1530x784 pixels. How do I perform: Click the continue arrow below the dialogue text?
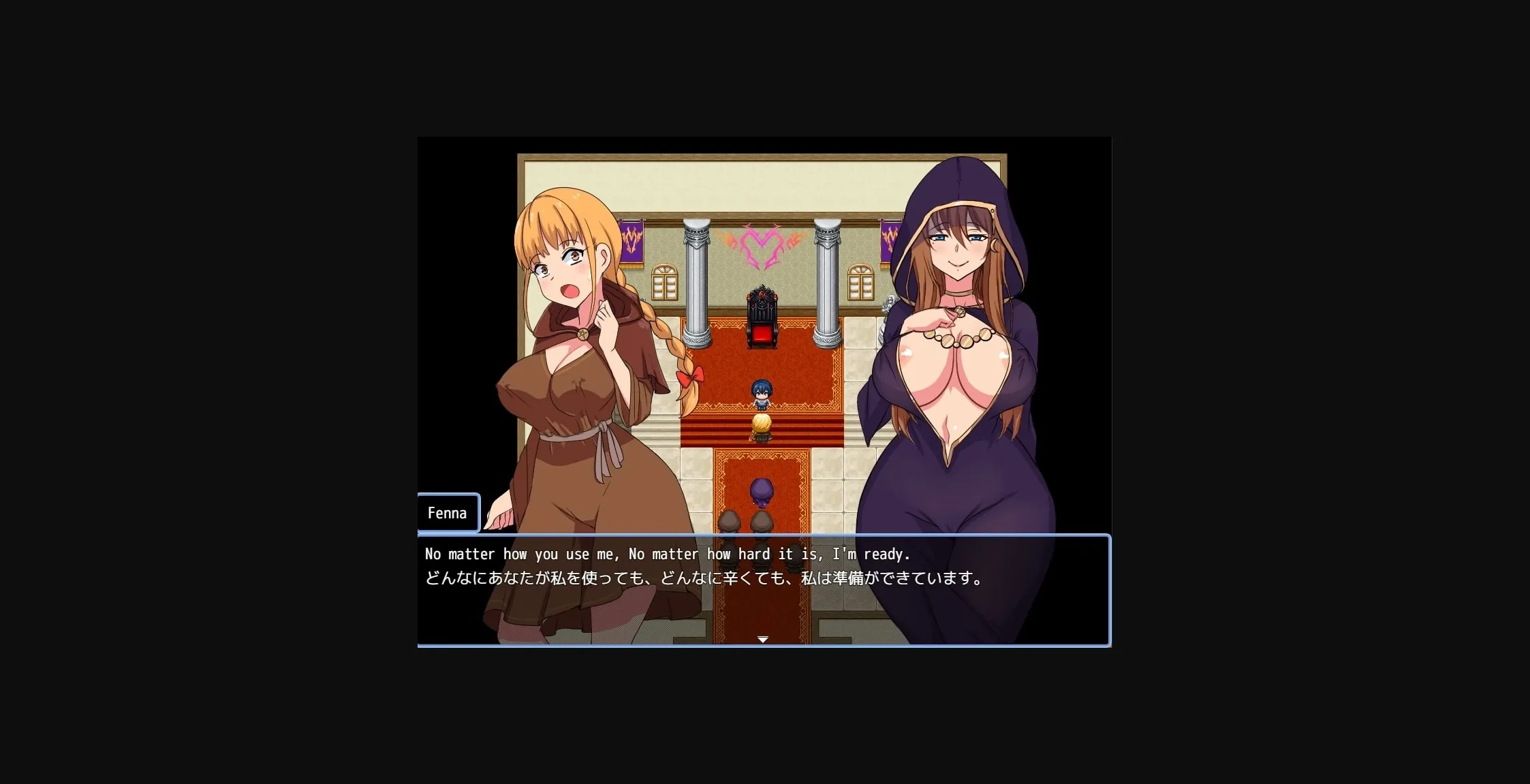coord(762,640)
